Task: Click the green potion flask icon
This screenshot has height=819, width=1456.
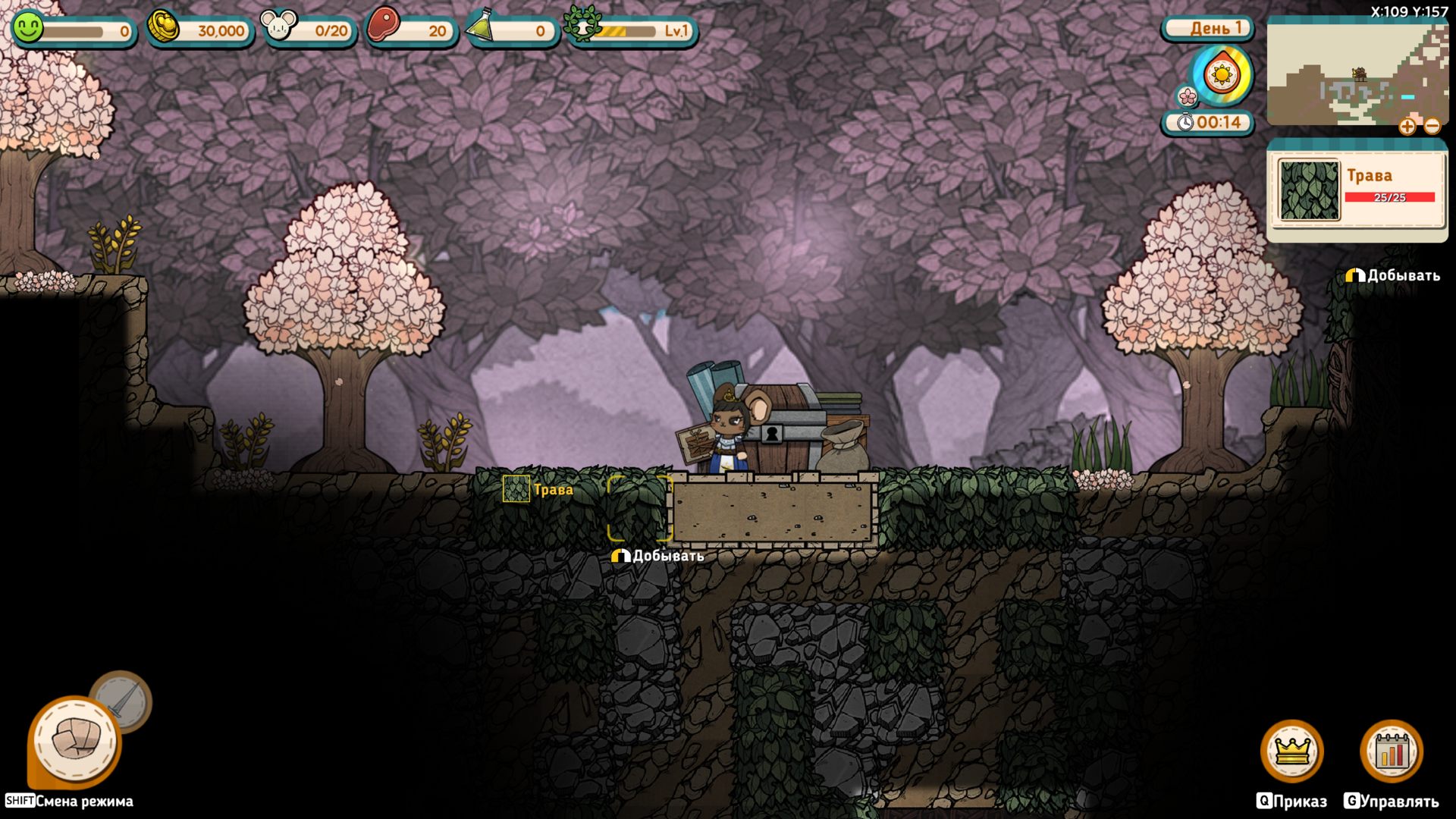Action: 482,27
